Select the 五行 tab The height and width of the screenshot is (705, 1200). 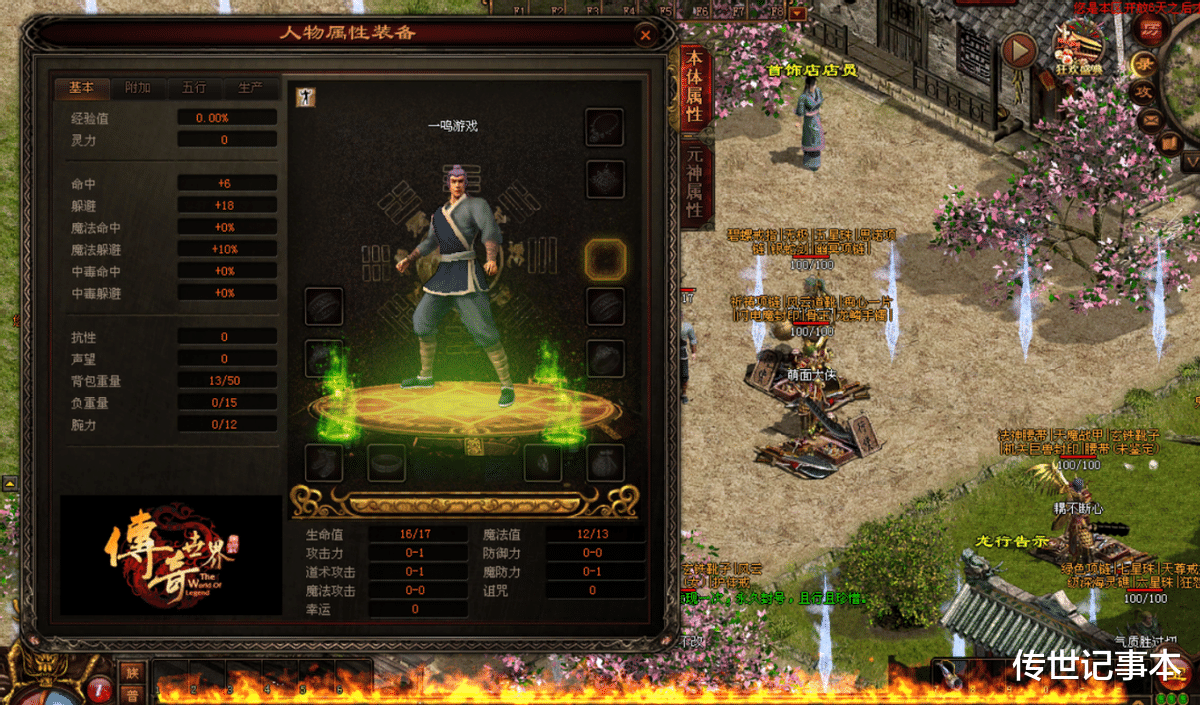click(194, 88)
